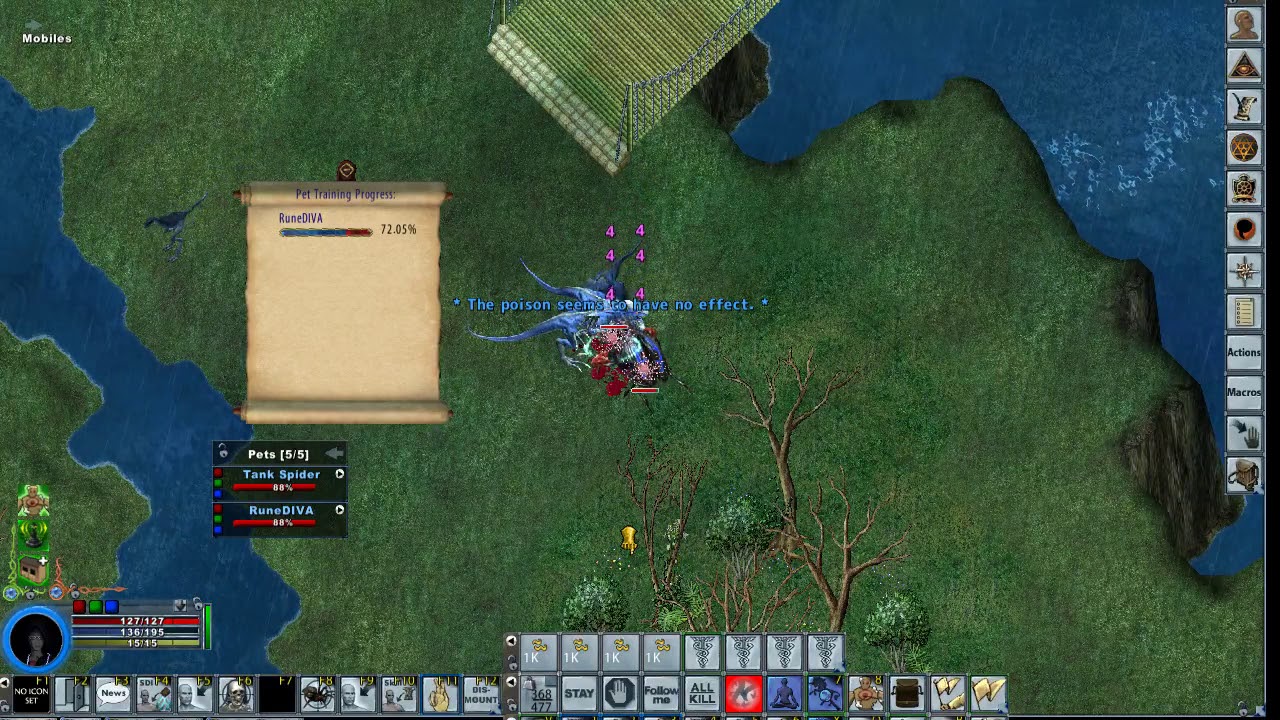The width and height of the screenshot is (1280, 720).
Task: Toggle the stop hand pet command
Action: point(619,693)
